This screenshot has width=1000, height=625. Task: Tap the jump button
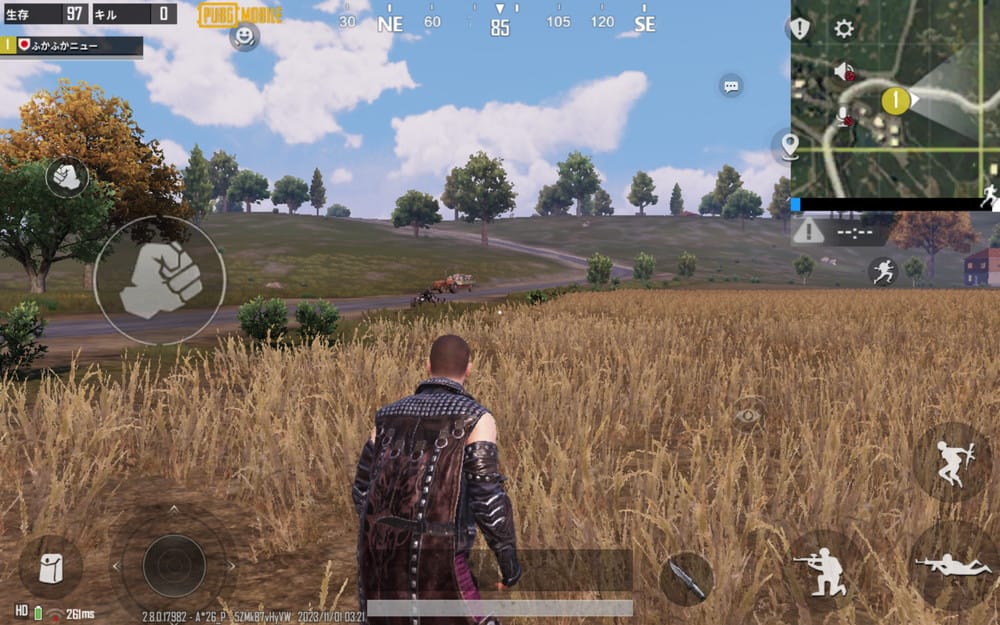point(951,462)
